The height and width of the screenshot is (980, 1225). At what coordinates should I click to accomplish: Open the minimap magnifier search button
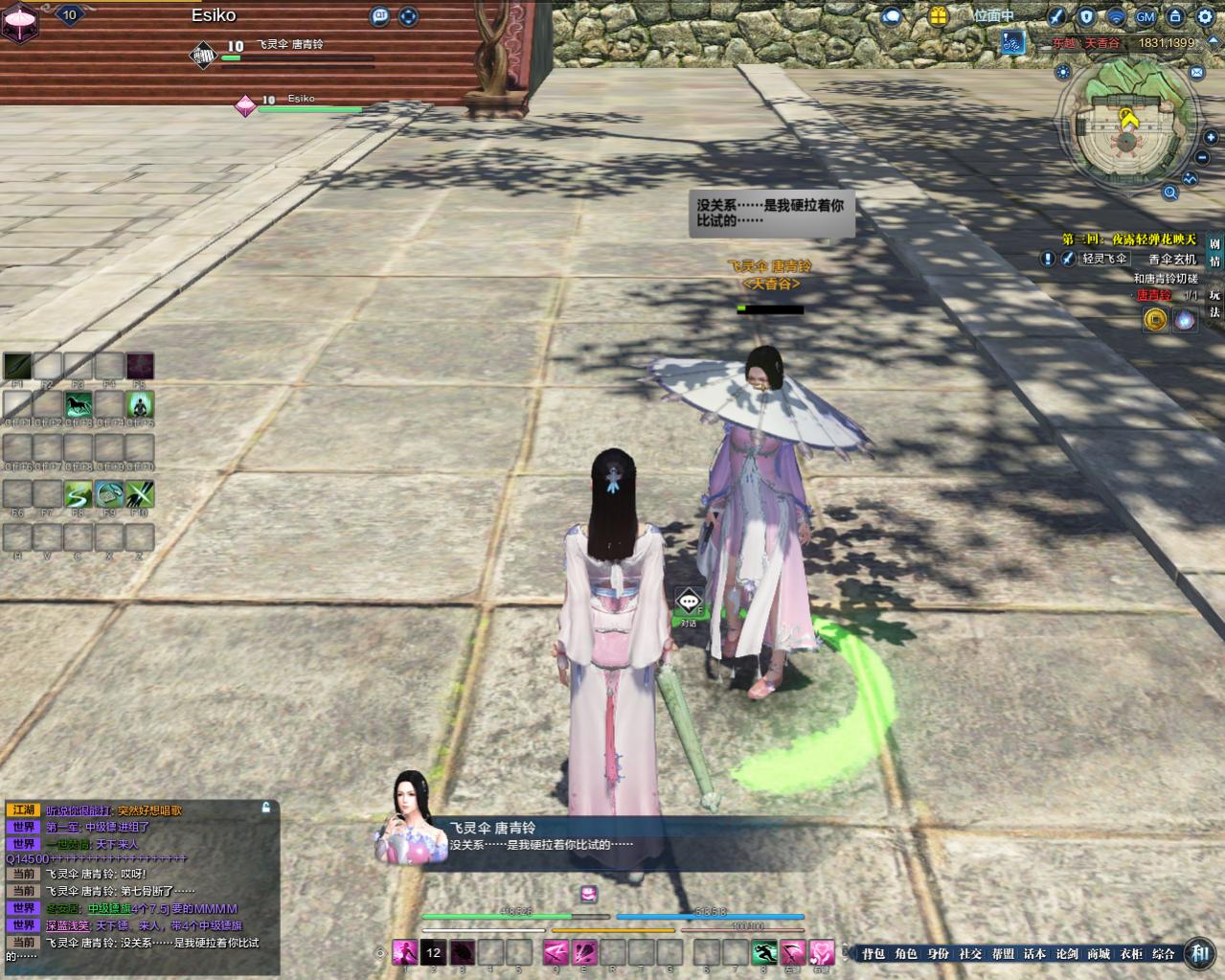point(1170,193)
